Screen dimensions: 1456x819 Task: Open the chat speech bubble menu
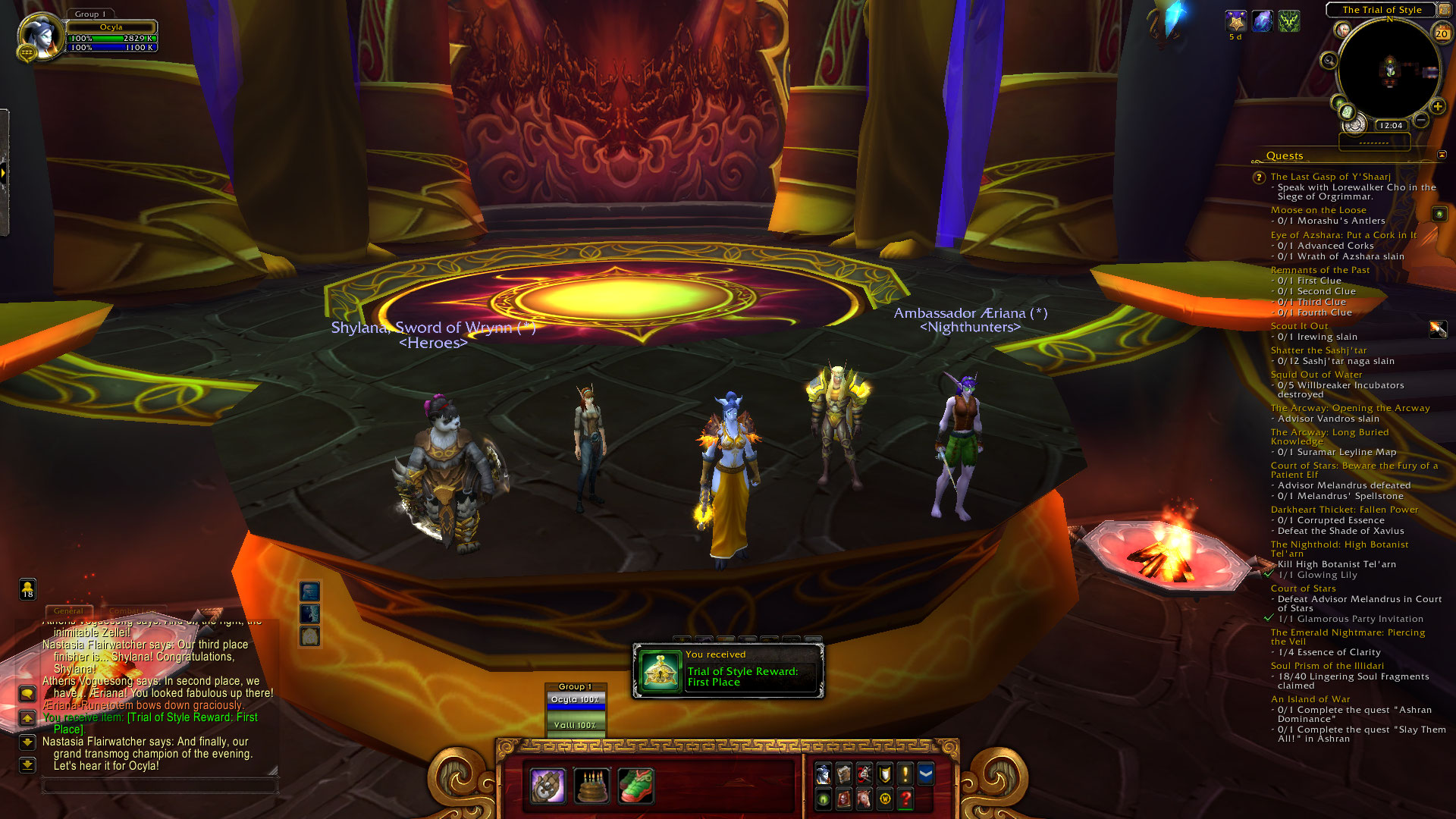(27, 693)
